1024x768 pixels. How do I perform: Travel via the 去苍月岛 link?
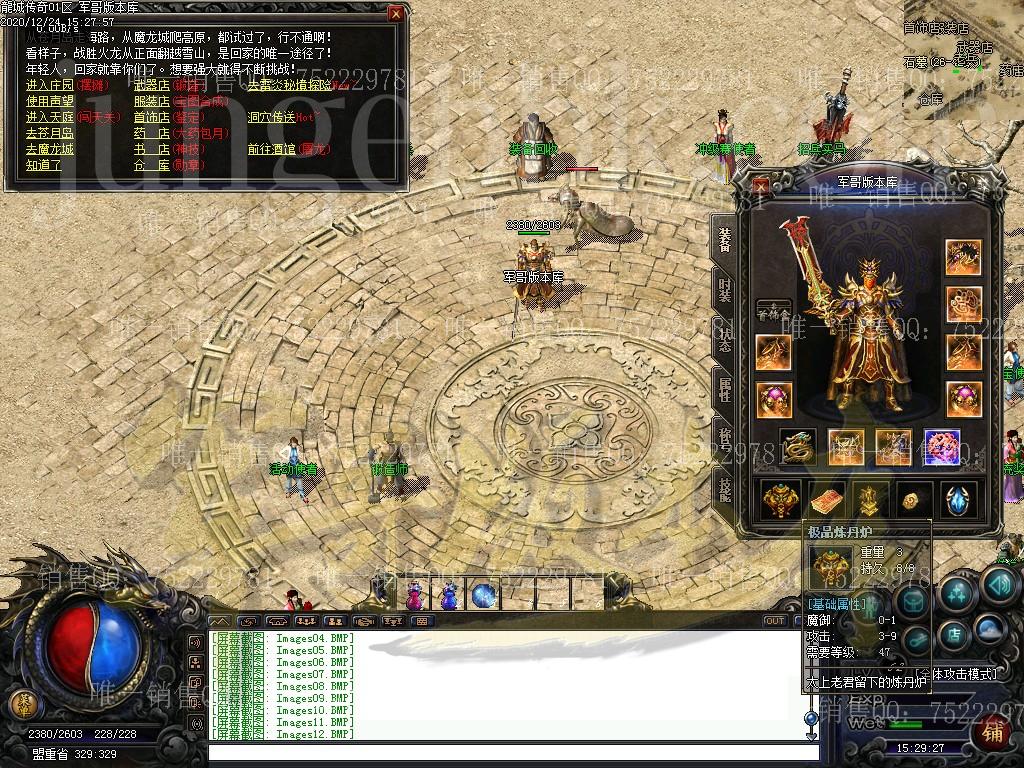50,133
